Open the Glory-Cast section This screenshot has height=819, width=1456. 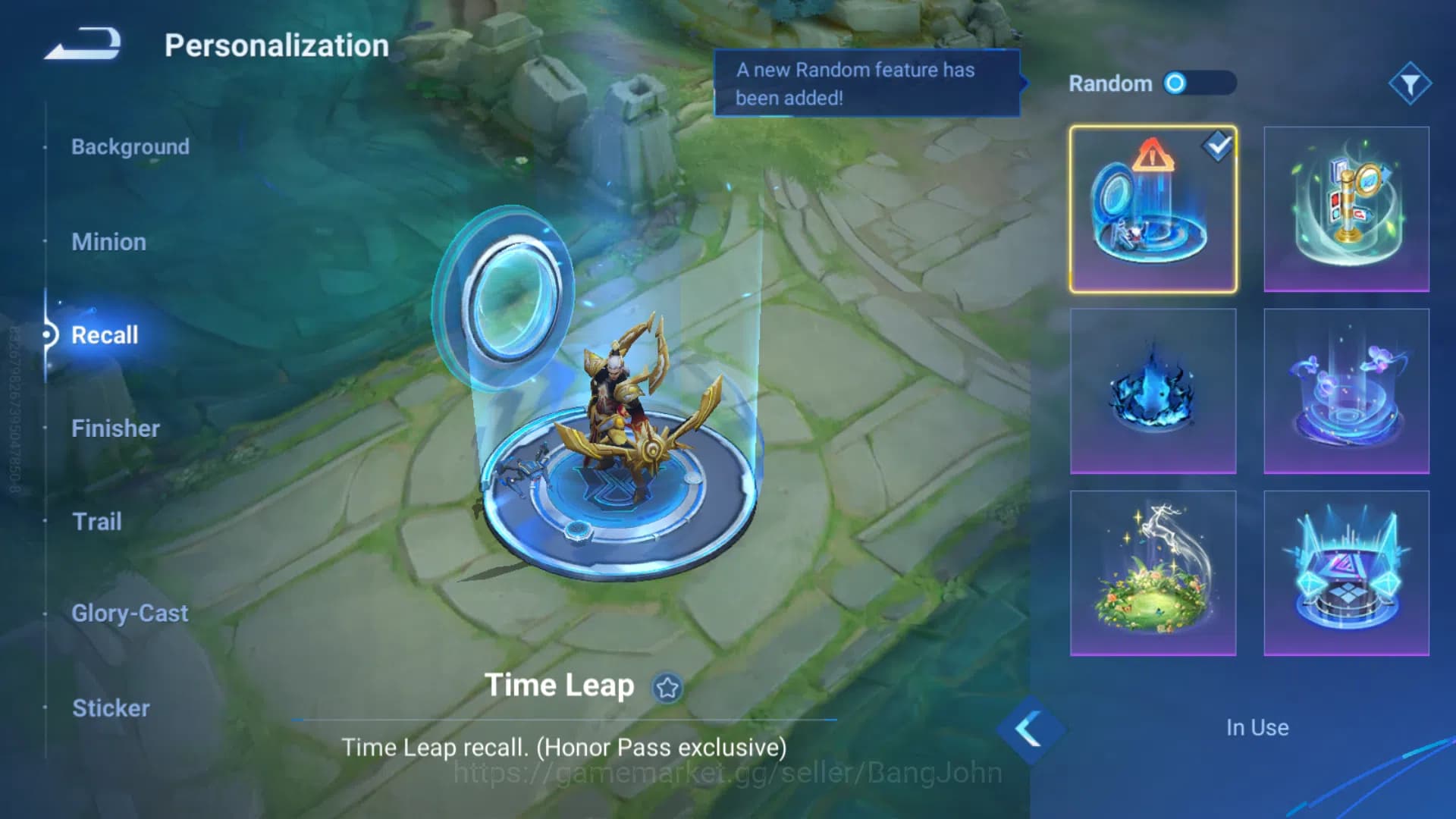pos(130,613)
